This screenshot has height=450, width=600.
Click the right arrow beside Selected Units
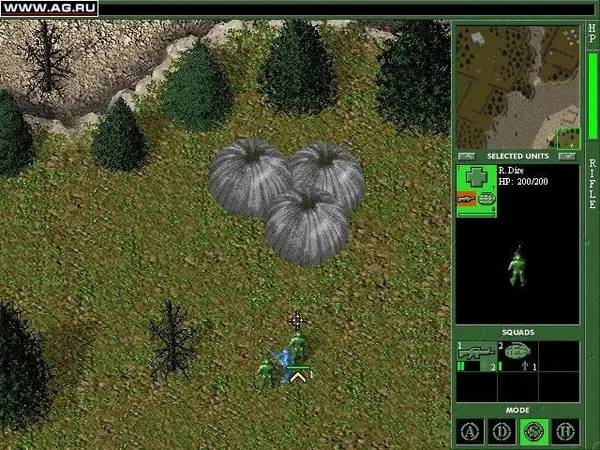coord(567,156)
